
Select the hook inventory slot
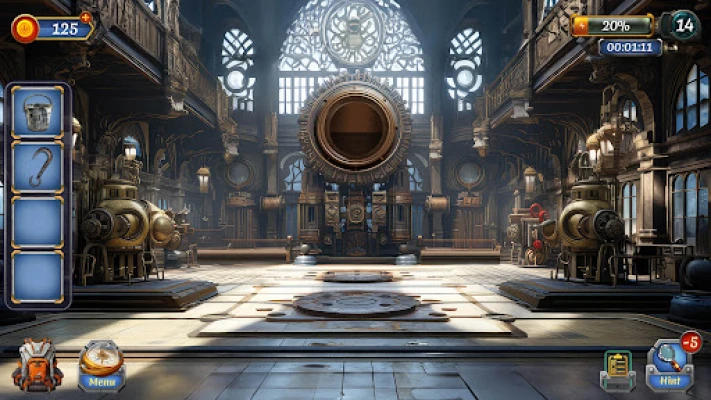[38, 166]
